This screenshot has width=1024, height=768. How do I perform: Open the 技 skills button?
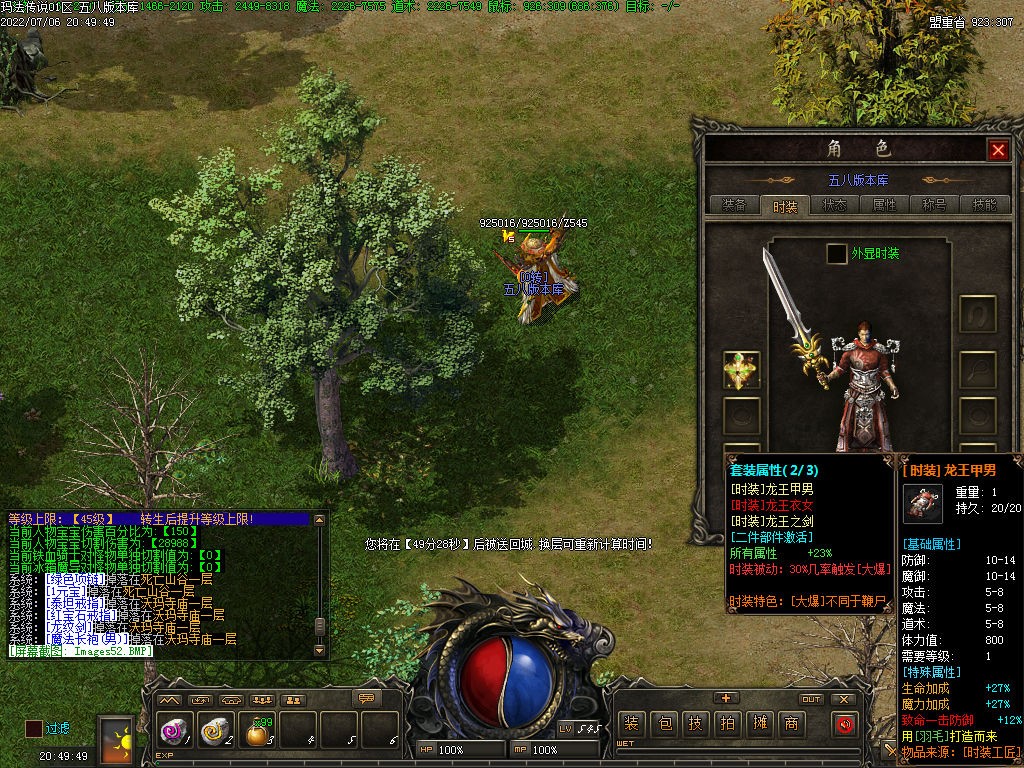click(x=695, y=723)
